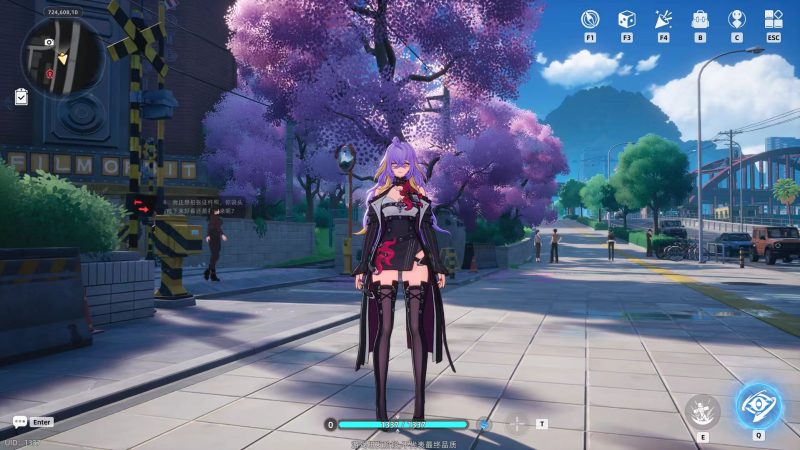800x450 pixels.
Task: Open the circular minimap
Action: coord(62,57)
